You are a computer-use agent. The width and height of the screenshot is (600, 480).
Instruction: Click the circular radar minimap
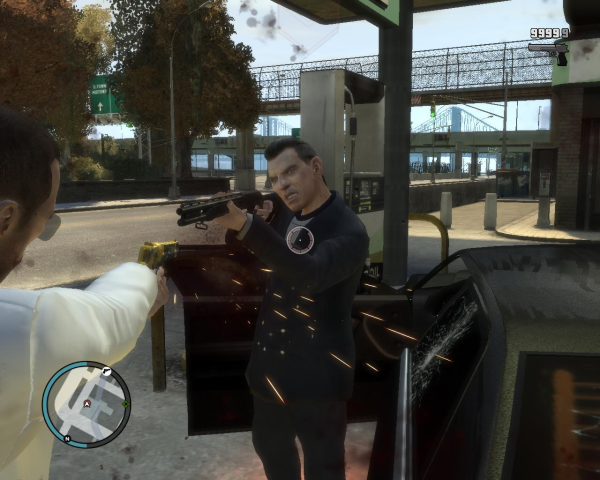[86, 404]
